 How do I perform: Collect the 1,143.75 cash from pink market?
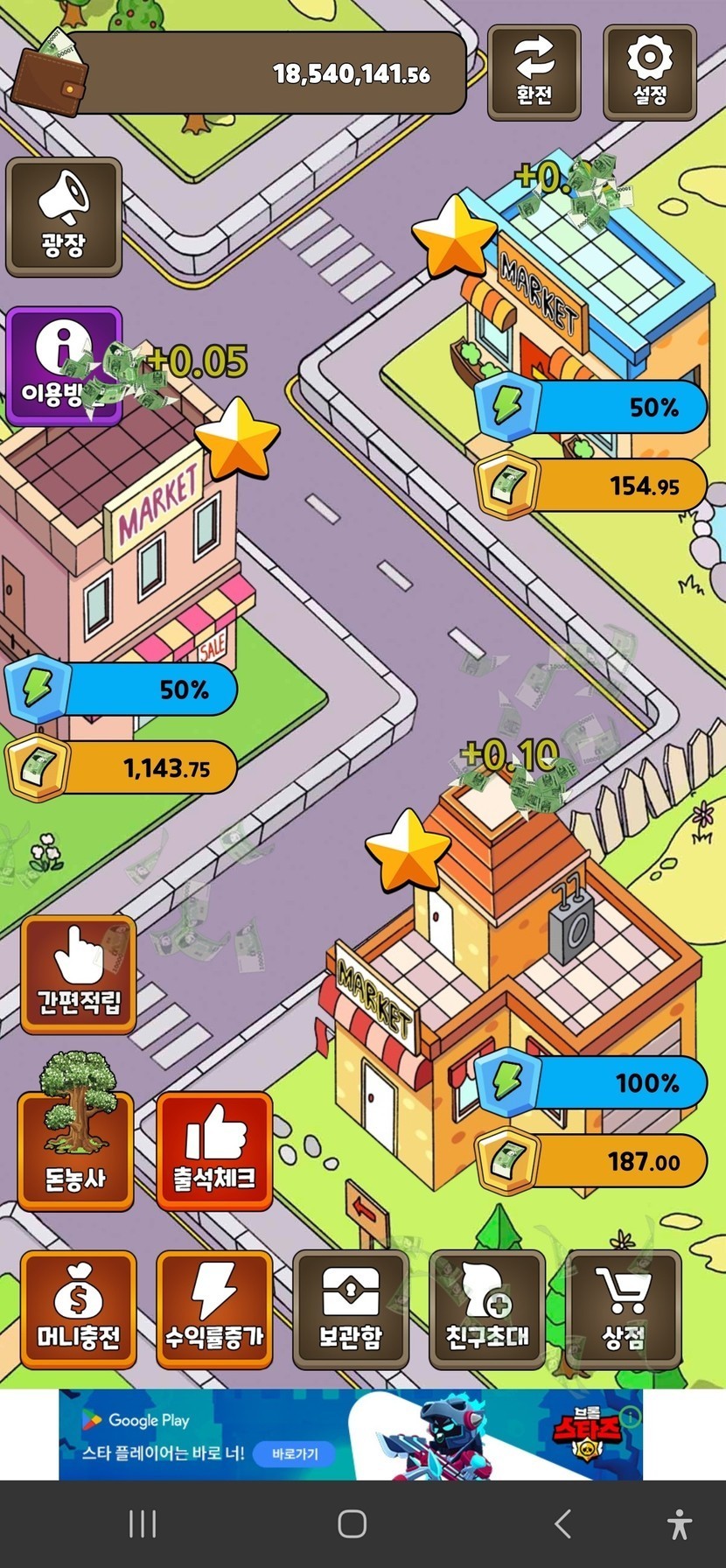tap(122, 768)
